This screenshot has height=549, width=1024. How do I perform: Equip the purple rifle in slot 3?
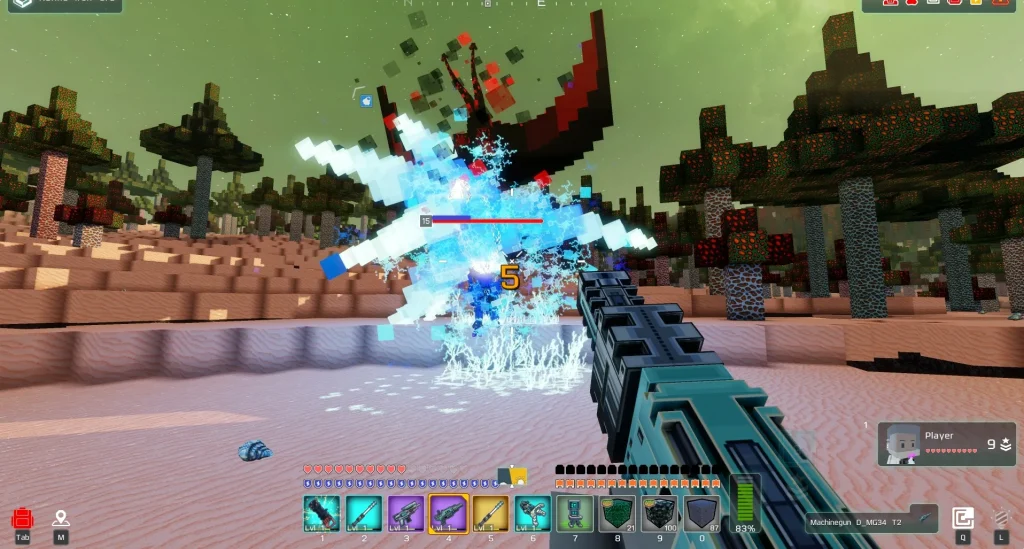point(406,514)
